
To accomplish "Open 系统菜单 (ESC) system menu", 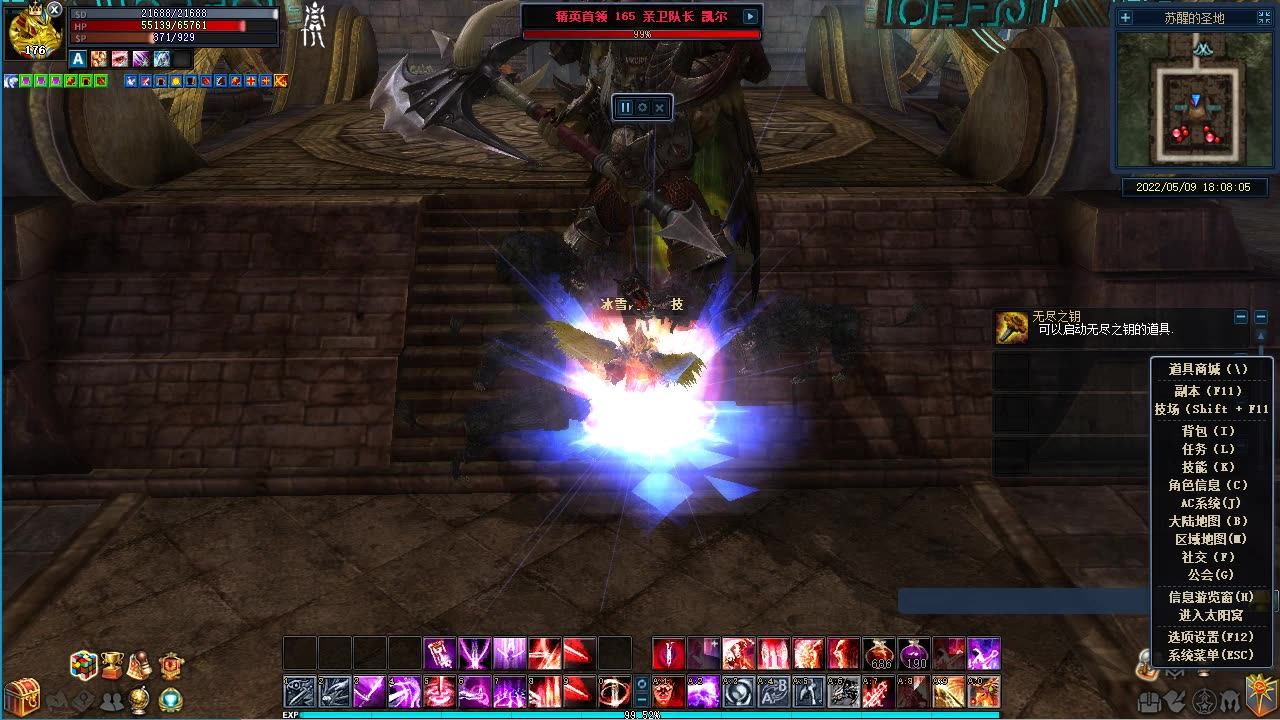I will click(1210, 655).
